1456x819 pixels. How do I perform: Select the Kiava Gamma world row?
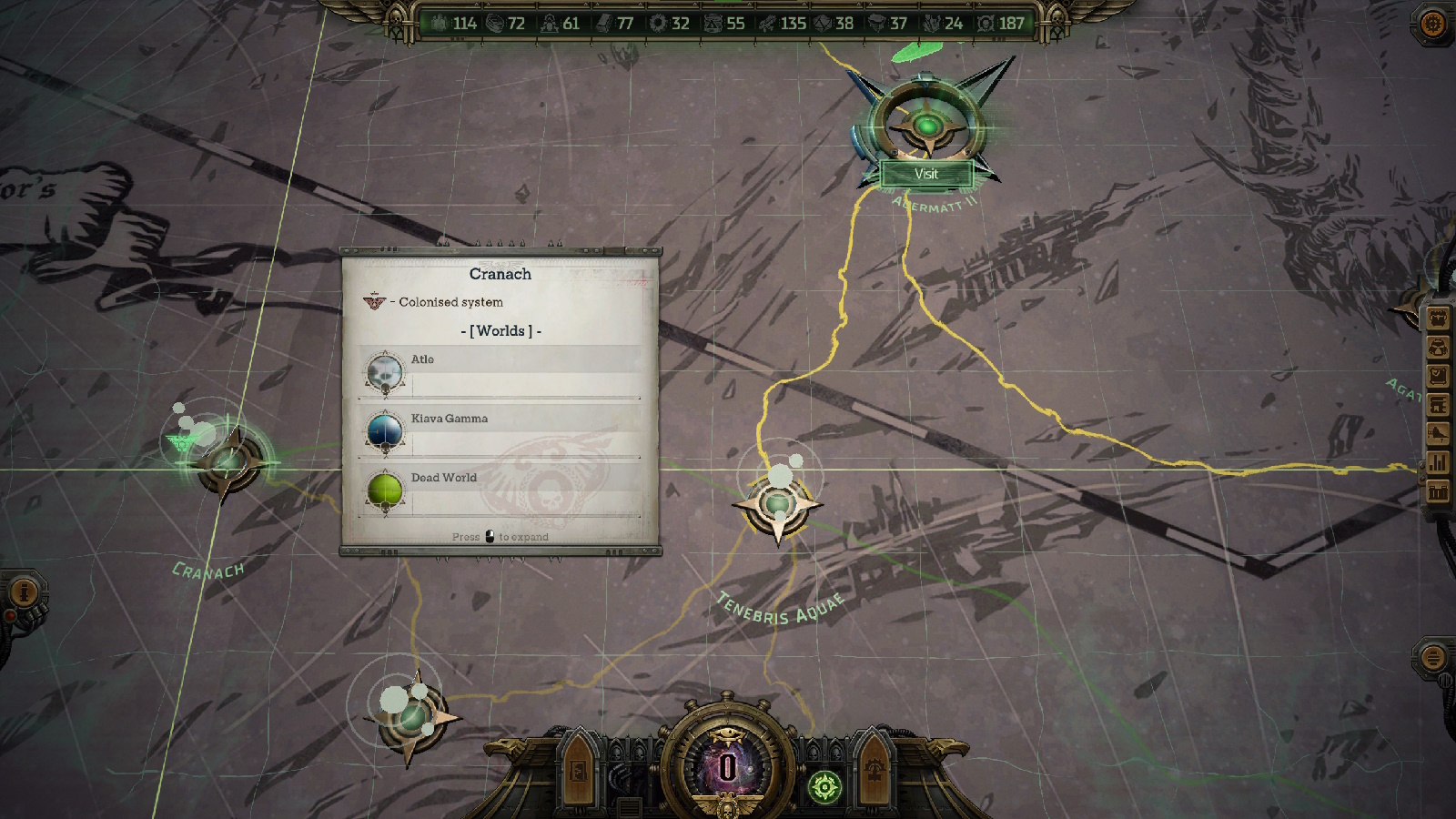tap(500, 431)
